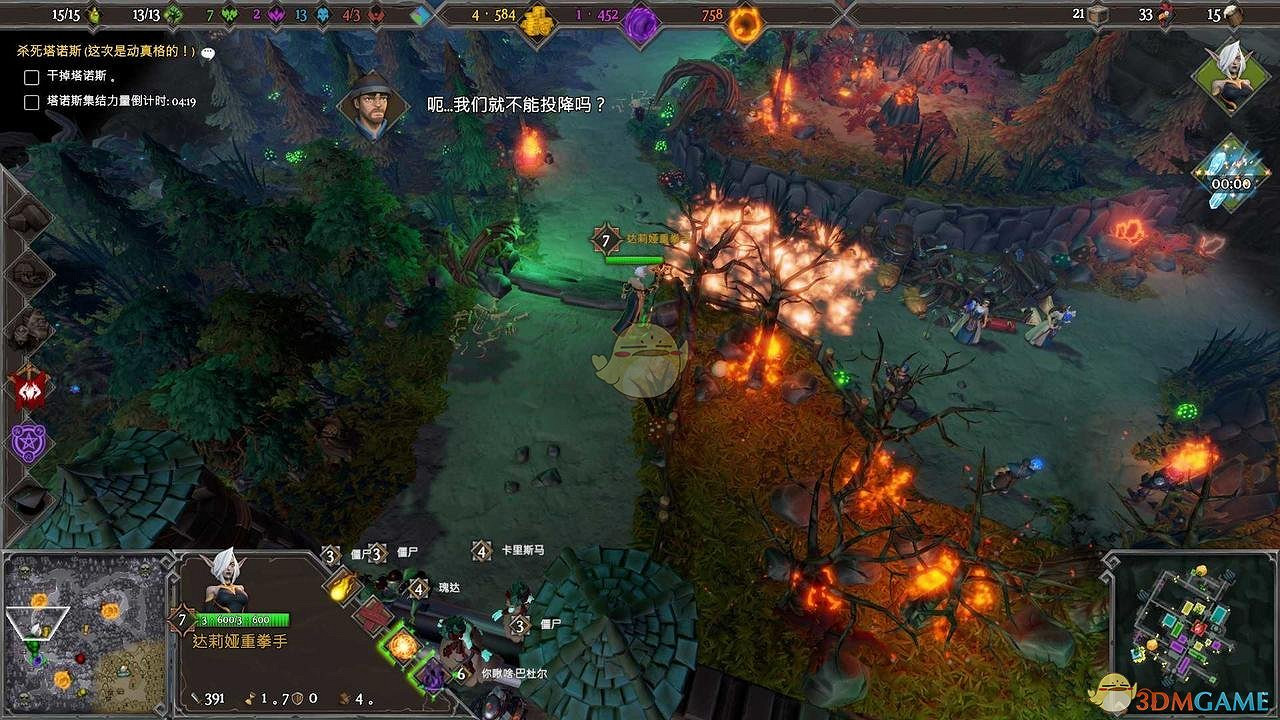Expand the minimap triangle control
1280x720 pixels.
click(38, 625)
